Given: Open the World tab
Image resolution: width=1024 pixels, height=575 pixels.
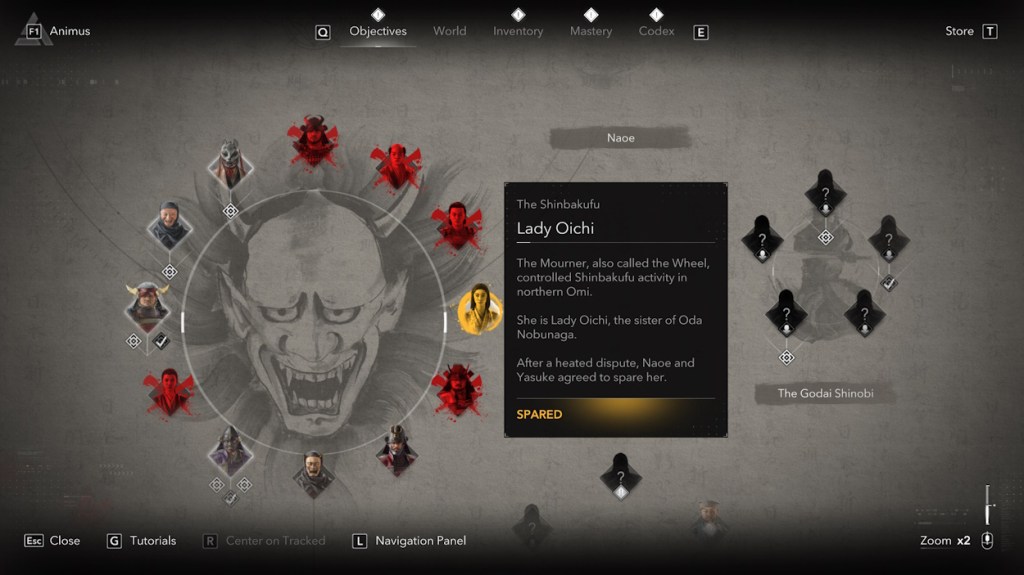Looking at the screenshot, I should (x=449, y=31).
